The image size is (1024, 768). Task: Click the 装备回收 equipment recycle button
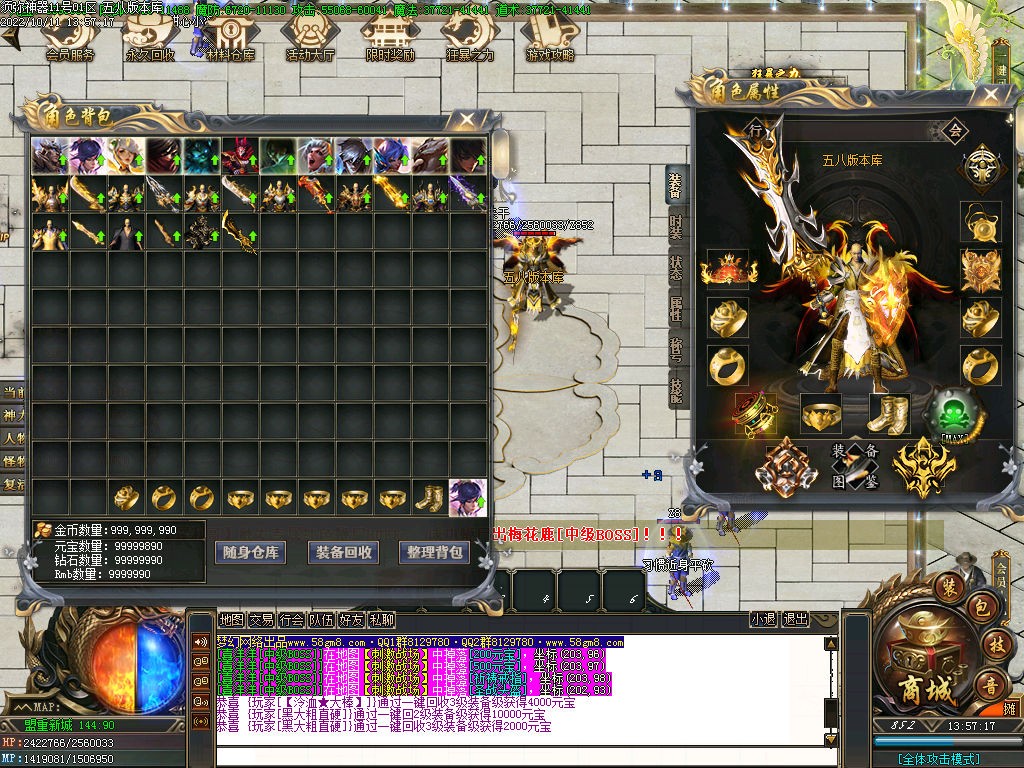pyautogui.click(x=343, y=552)
